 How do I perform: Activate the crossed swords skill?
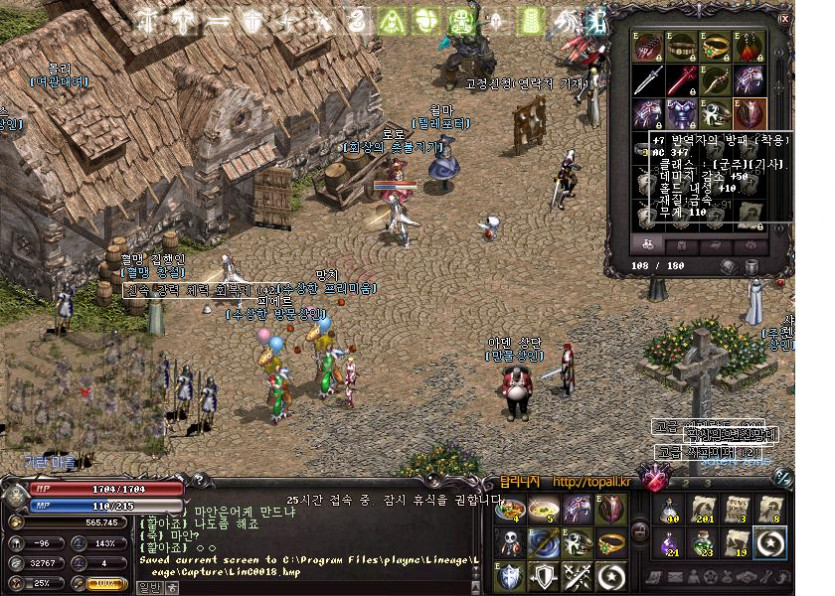pyautogui.click(x=577, y=576)
